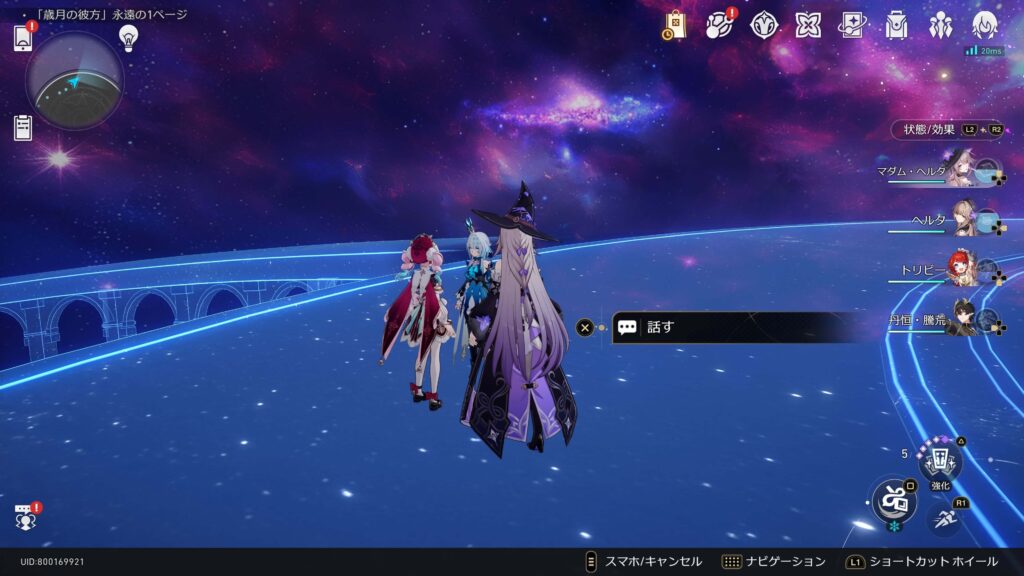Open the character head profile icon
Viewport: 1024px width, 576px height.
pyautogui.click(x=985, y=26)
